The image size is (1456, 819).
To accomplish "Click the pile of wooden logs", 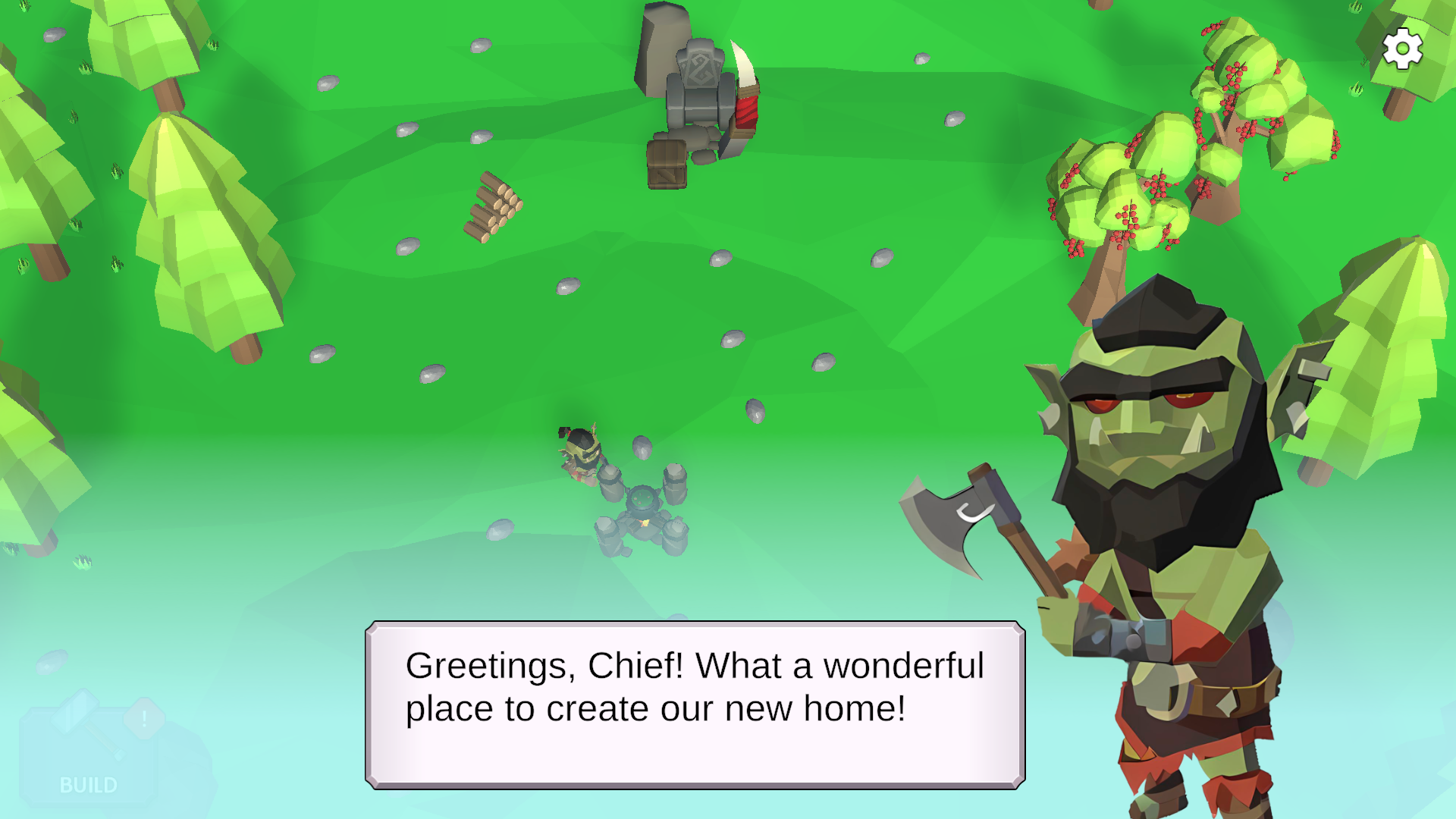I will point(493,209).
